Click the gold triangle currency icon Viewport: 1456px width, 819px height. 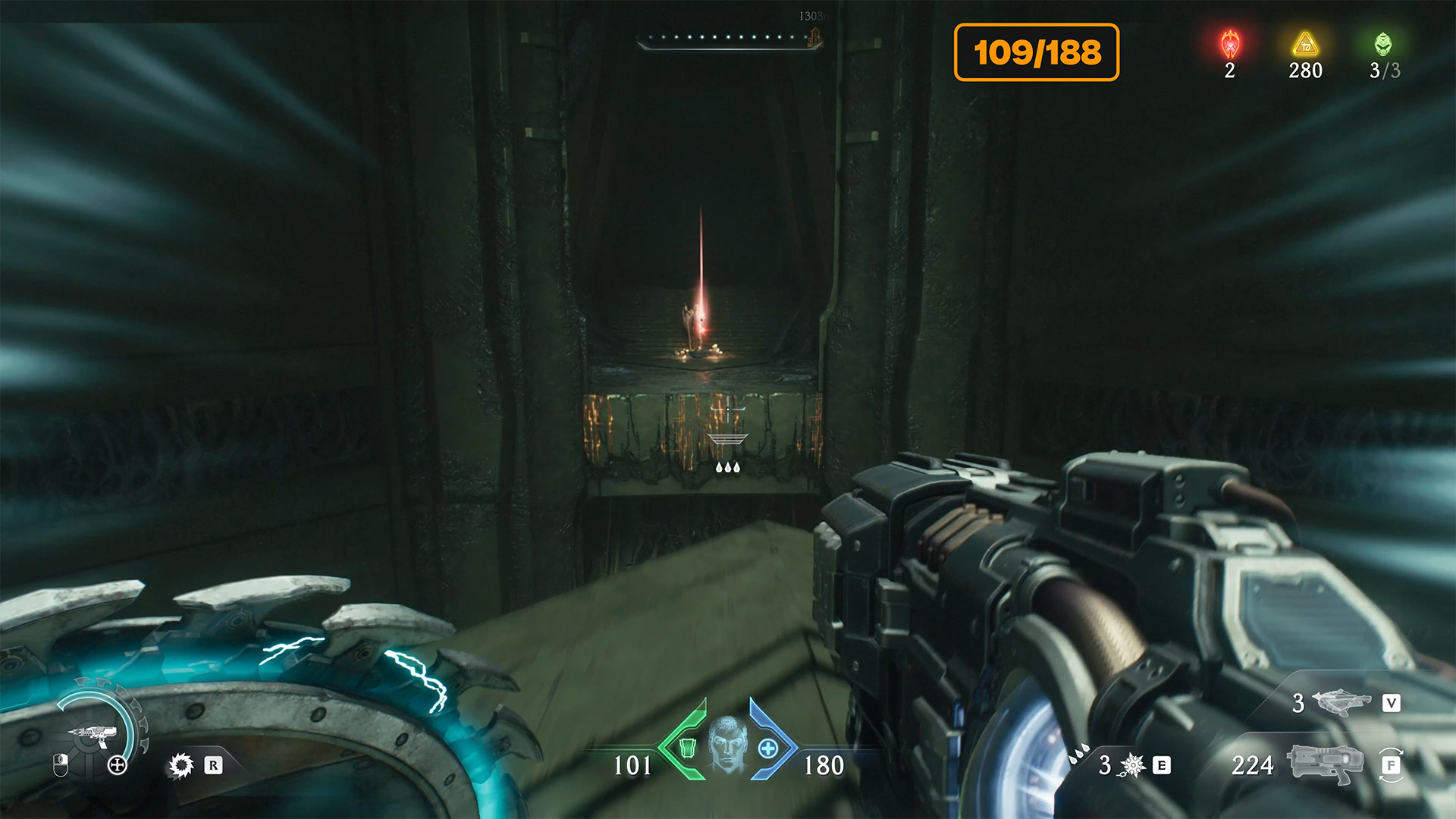[x=1305, y=44]
